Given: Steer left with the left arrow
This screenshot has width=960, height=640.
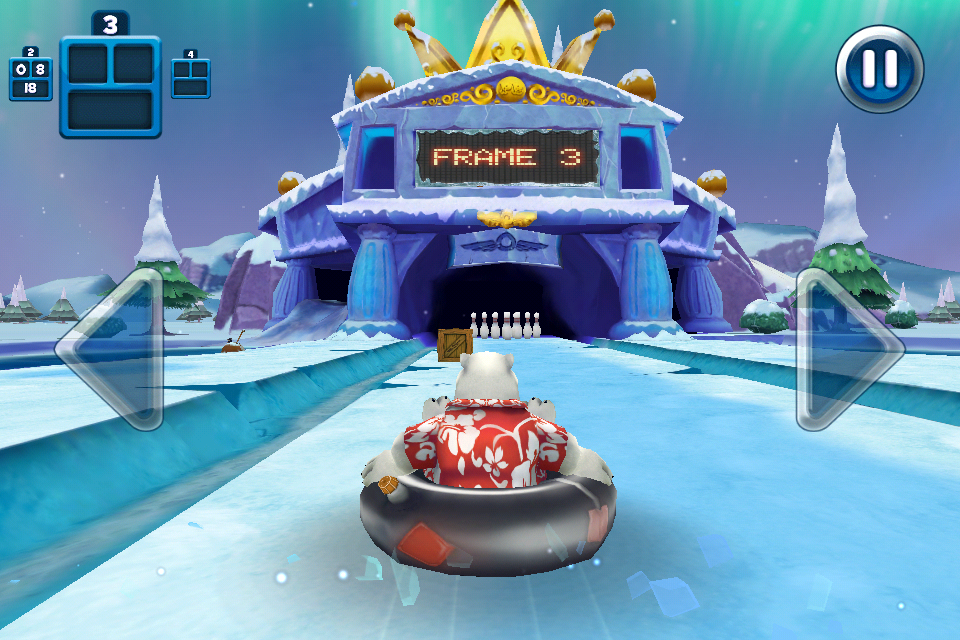Looking at the screenshot, I should pyautogui.click(x=113, y=348).
